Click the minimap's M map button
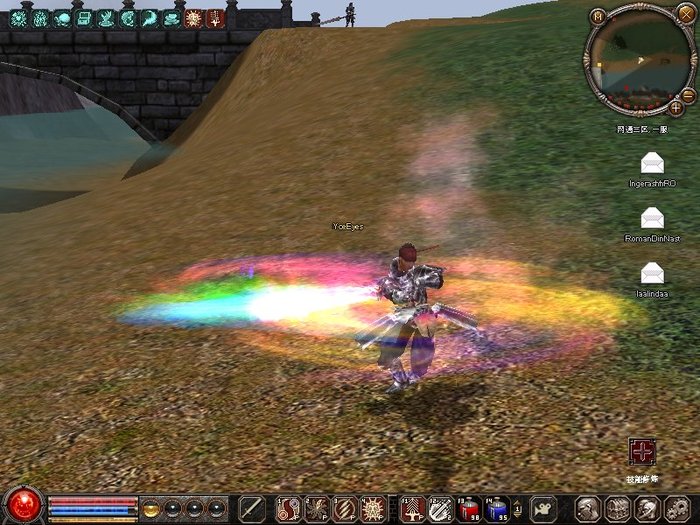The height and width of the screenshot is (525, 700). [598, 16]
